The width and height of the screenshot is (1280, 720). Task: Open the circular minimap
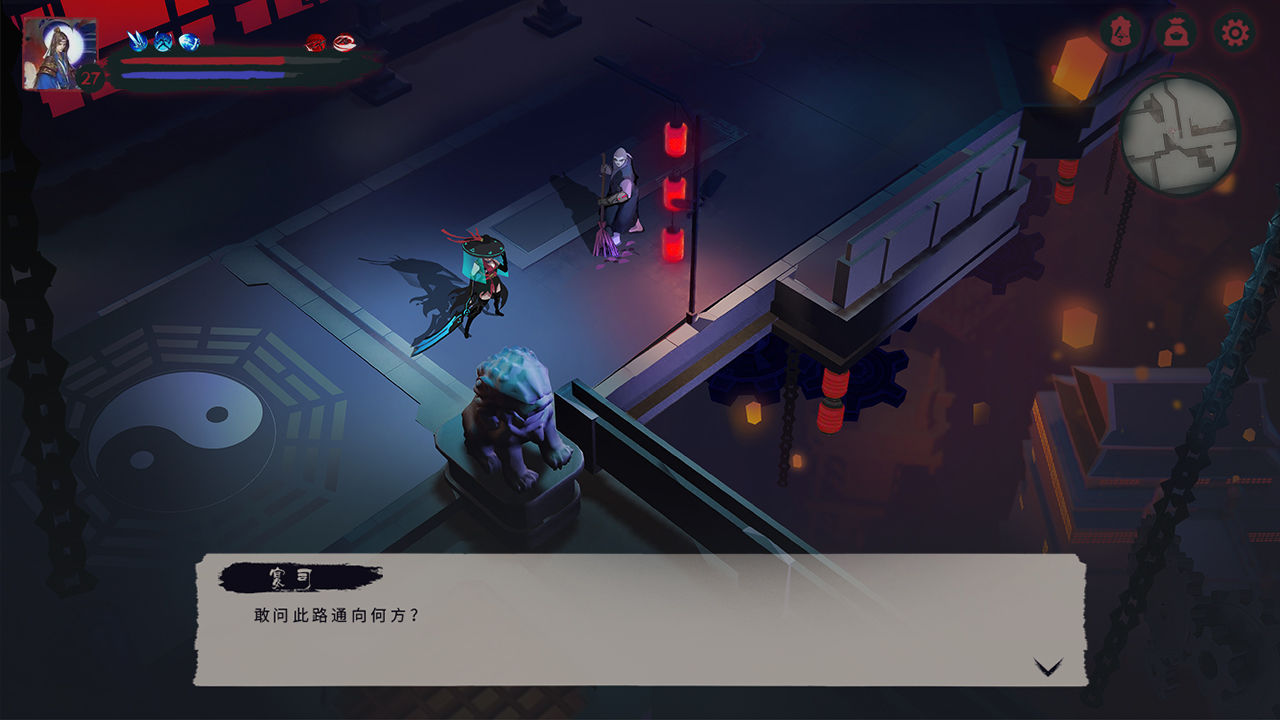pos(1179,134)
